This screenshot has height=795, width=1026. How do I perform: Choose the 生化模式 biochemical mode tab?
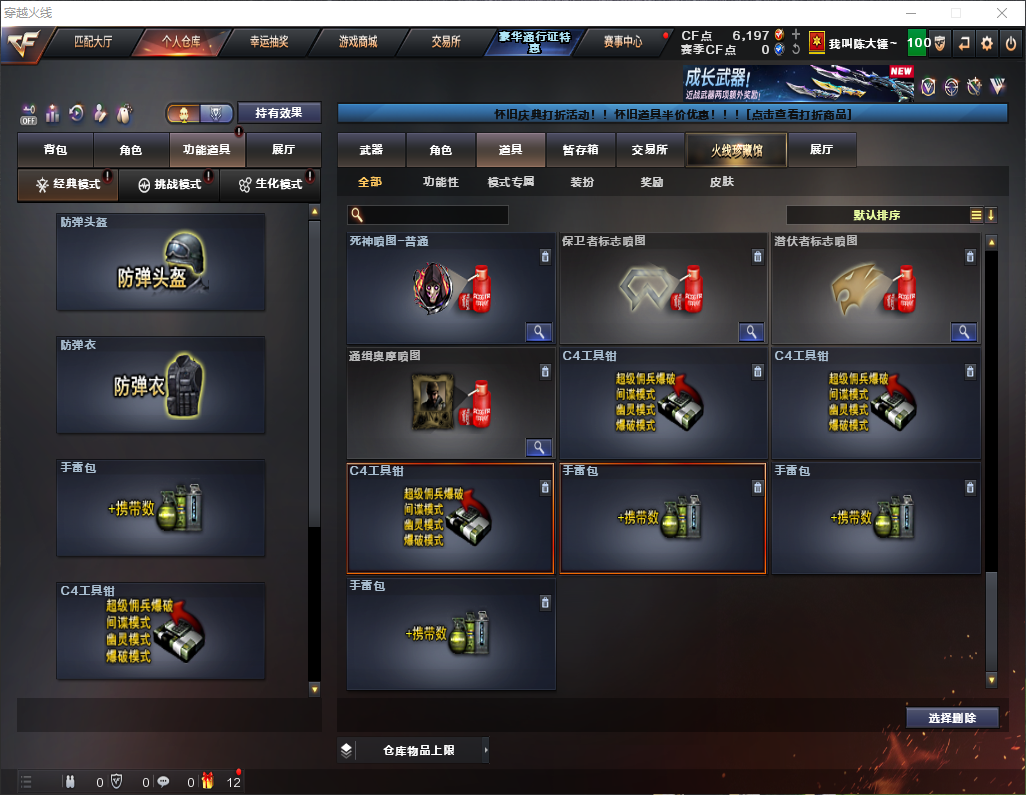click(270, 185)
